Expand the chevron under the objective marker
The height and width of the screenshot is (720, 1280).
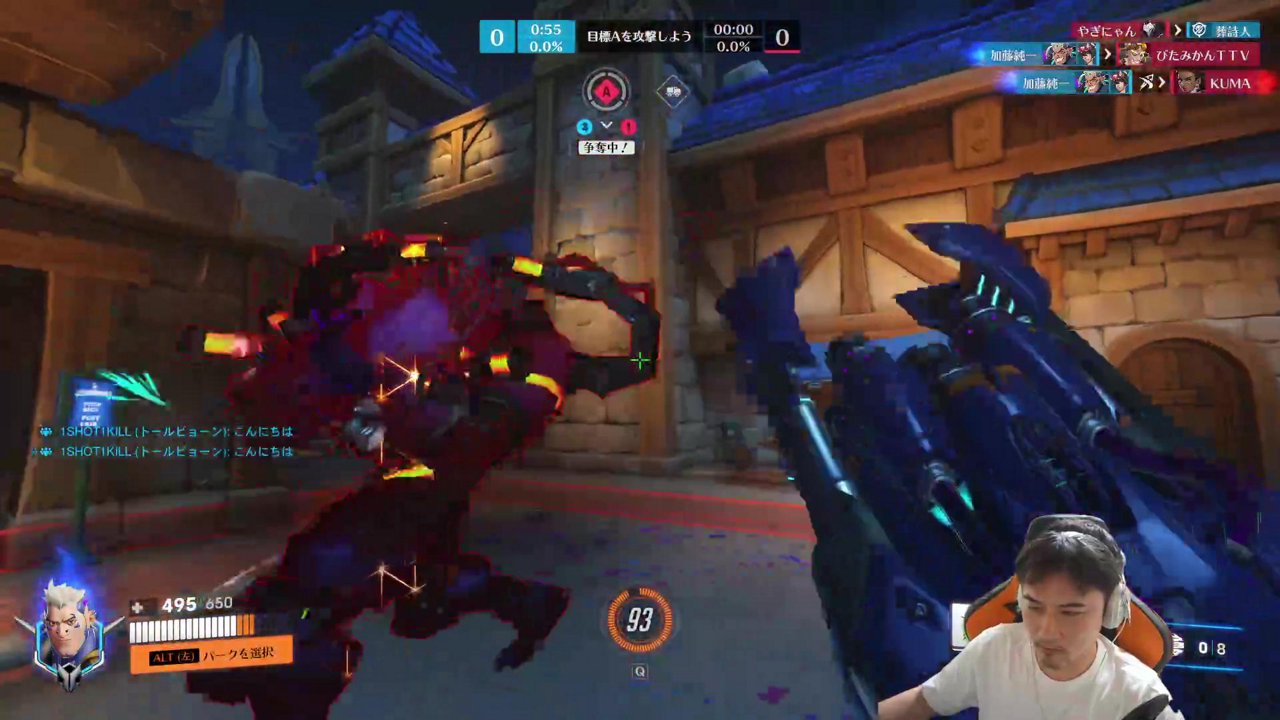pos(605,125)
